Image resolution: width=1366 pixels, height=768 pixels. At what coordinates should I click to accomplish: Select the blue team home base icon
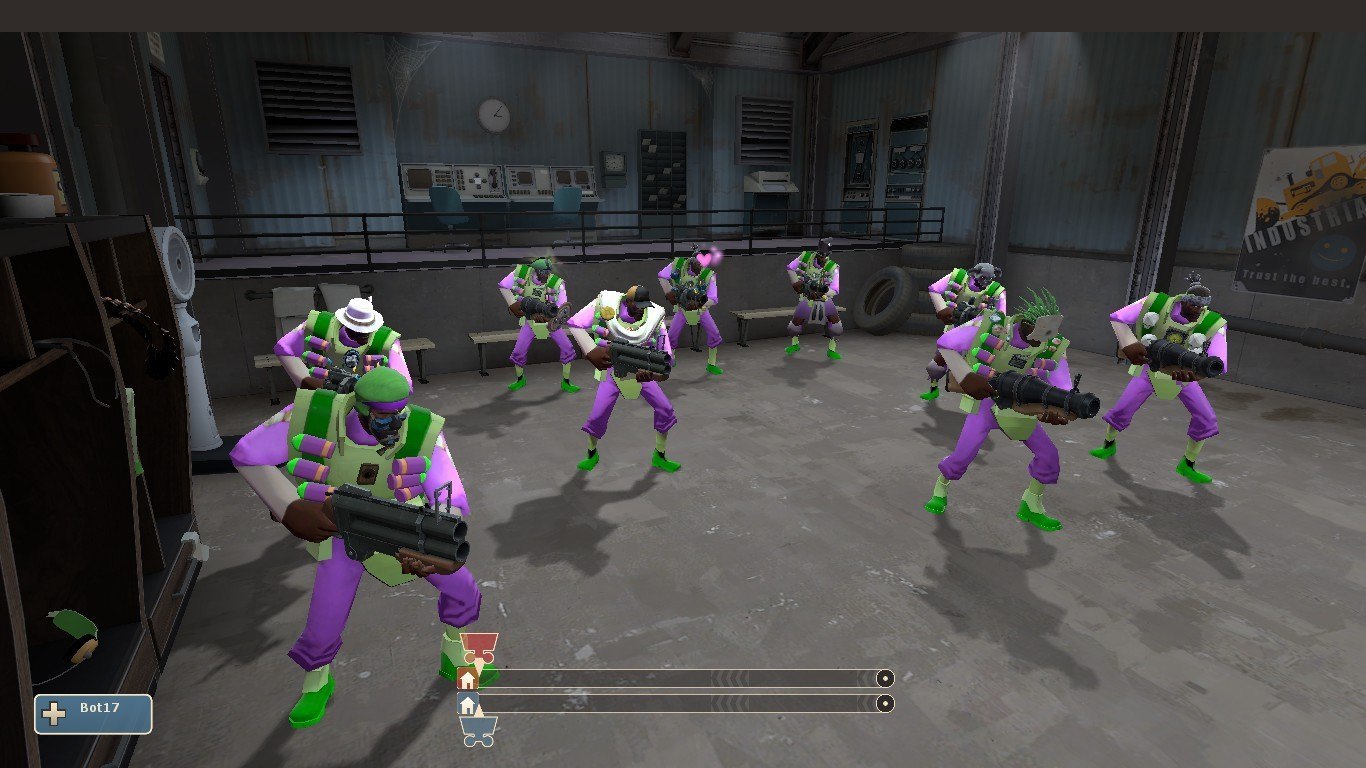coord(467,704)
